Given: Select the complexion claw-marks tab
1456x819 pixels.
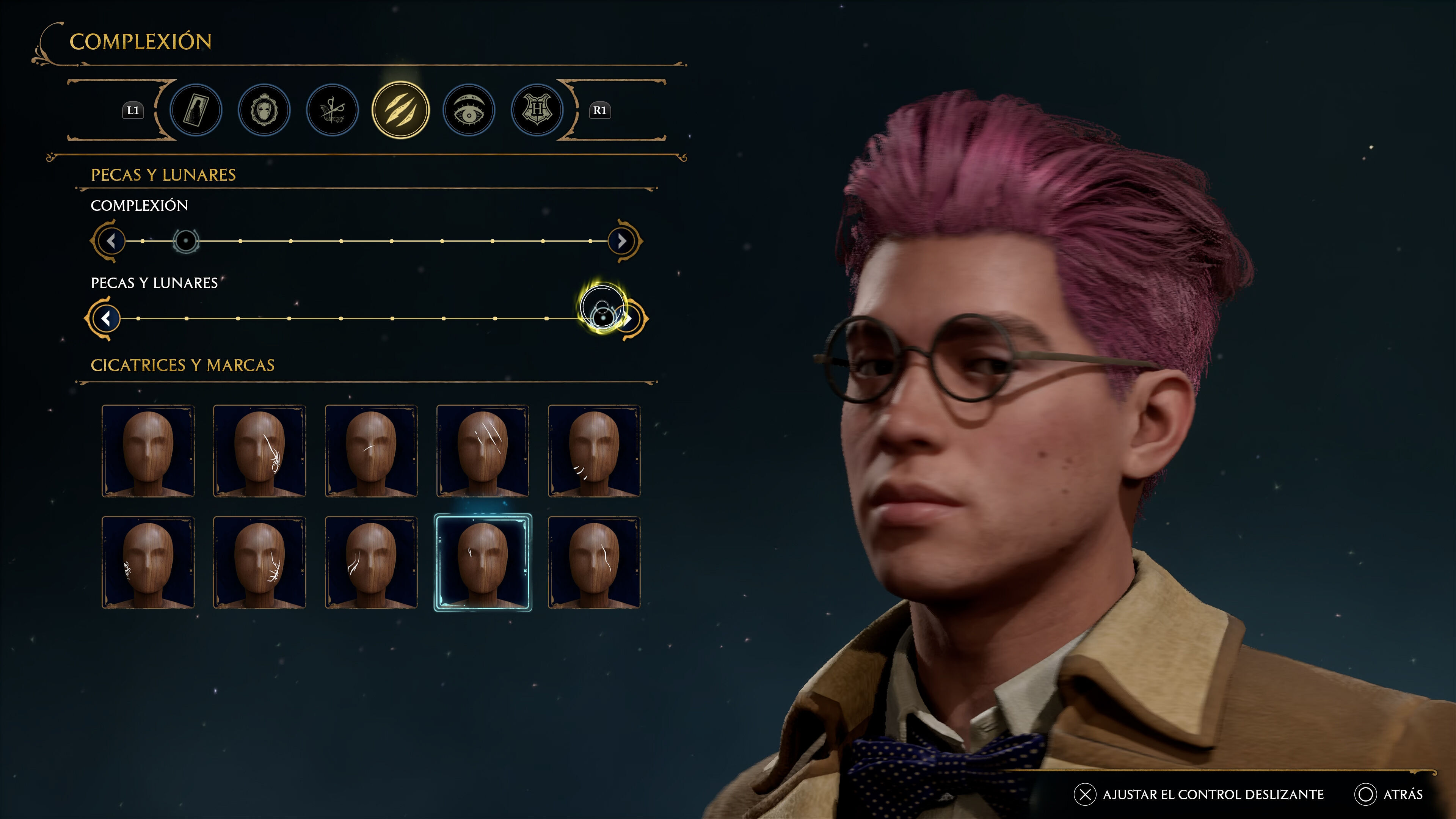Looking at the screenshot, I should 401,110.
